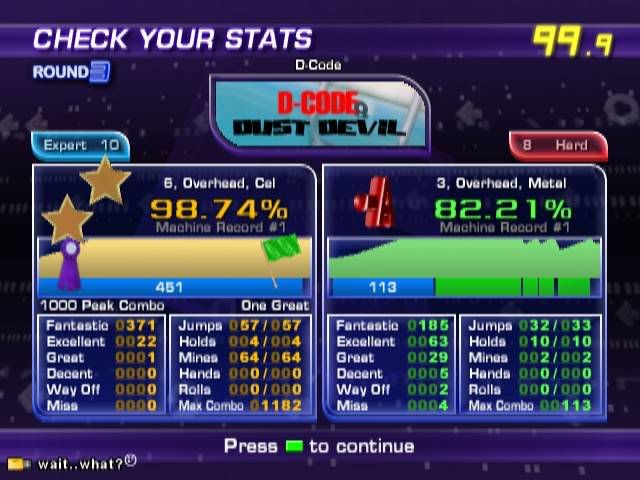
Task: Select the D-Code Dust Devil song banner
Action: pyautogui.click(x=319, y=112)
